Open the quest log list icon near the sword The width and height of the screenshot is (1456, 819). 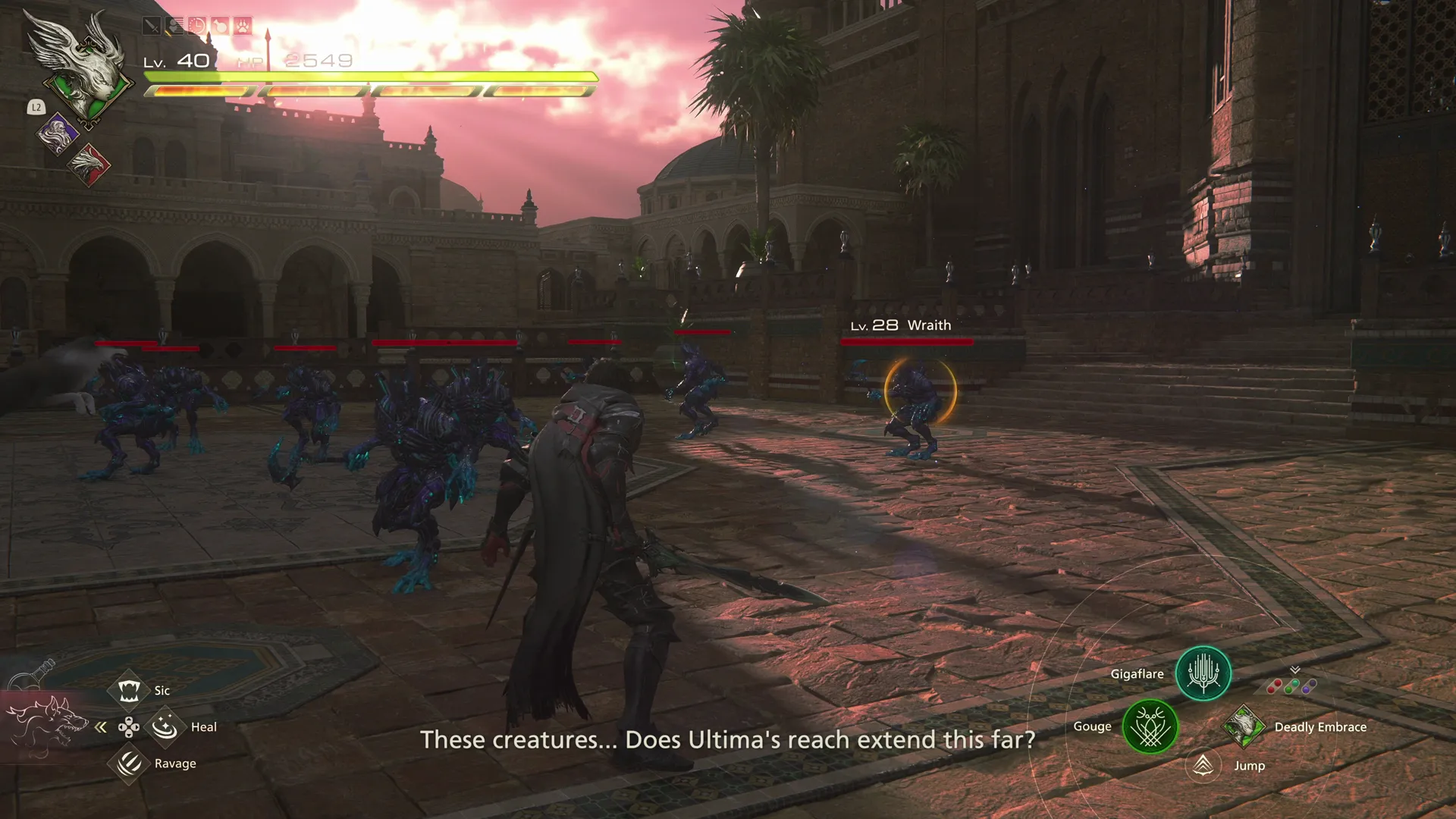tap(175, 25)
